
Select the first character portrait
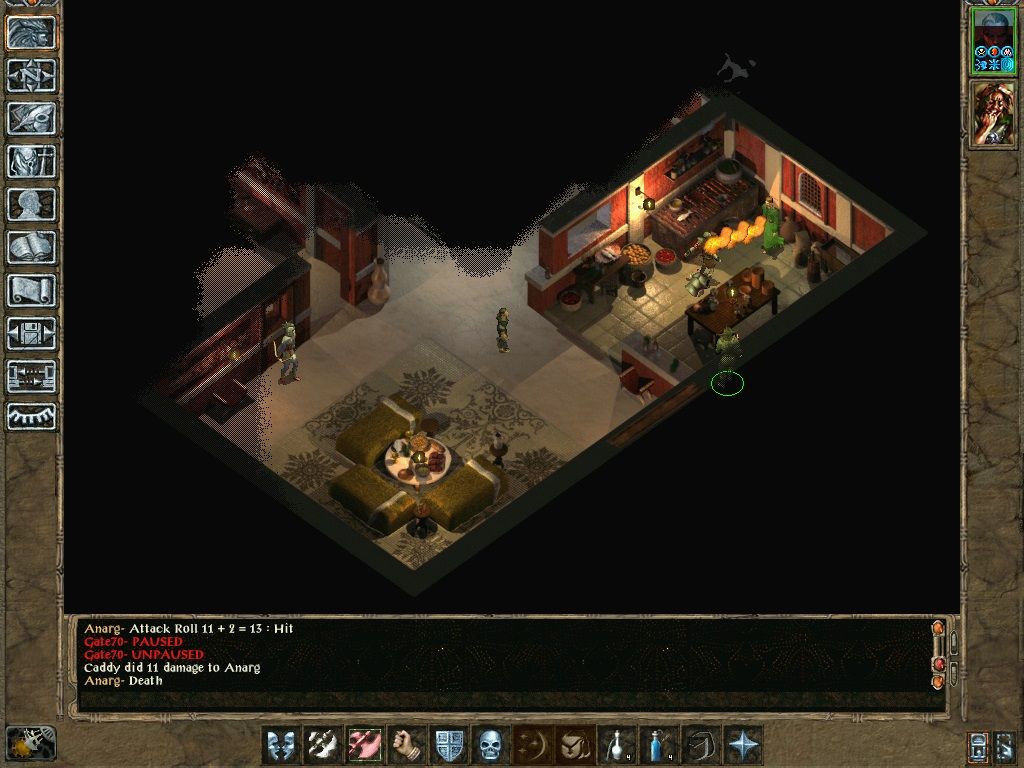993,42
